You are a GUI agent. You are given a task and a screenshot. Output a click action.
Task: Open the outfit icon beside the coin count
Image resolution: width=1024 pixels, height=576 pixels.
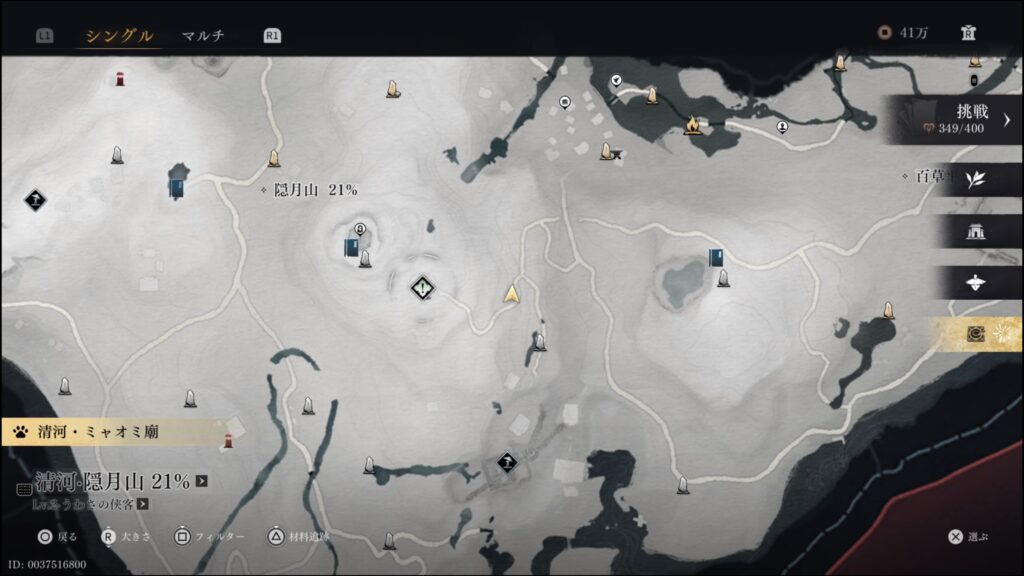967,33
